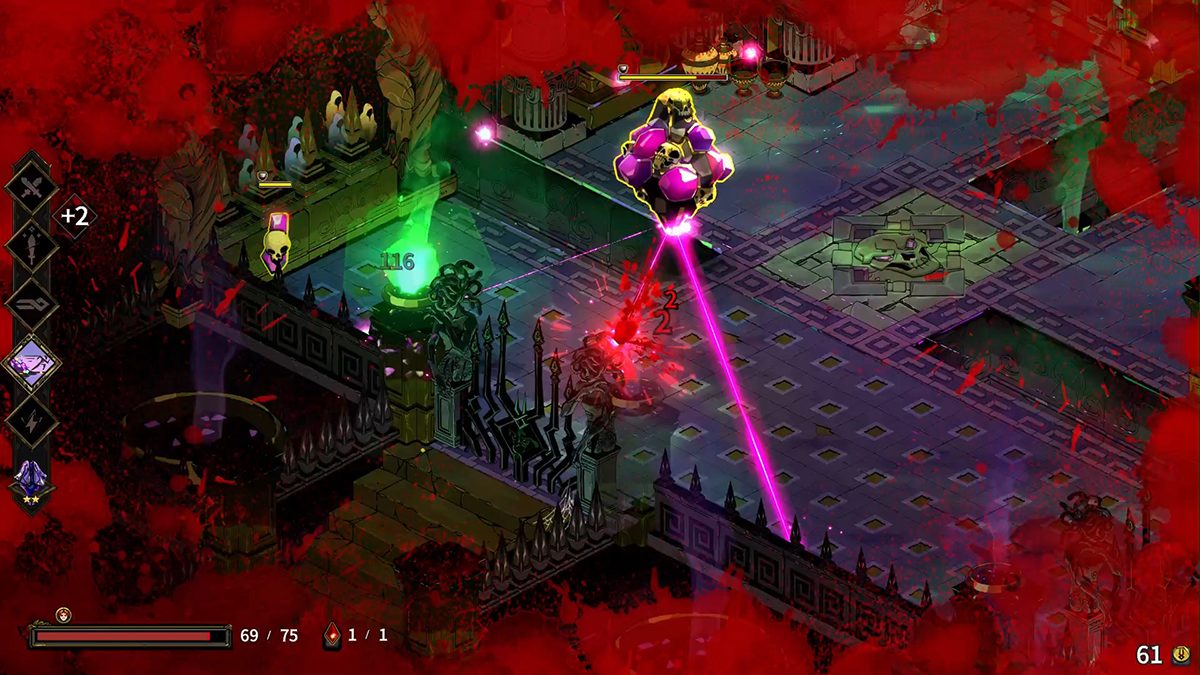
Task: Click the gold obol coin icon
Action: pos(1180,655)
